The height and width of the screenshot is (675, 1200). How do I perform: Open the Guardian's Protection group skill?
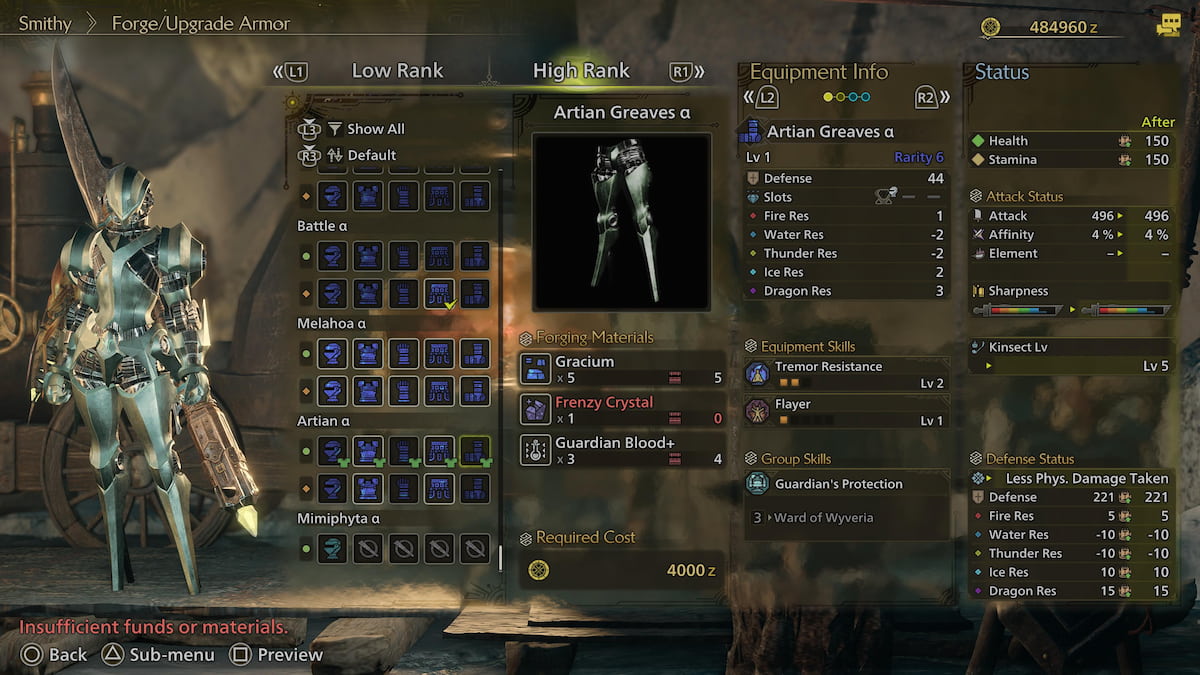pos(845,484)
